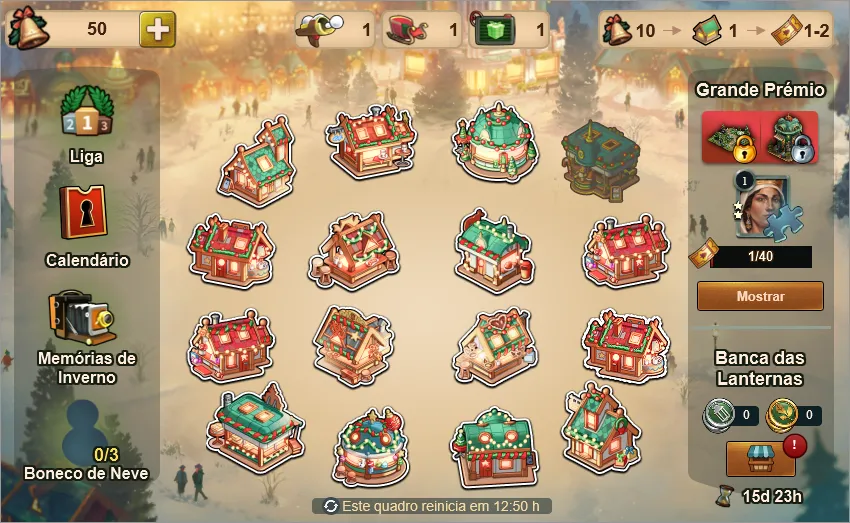Click the Mostrar button

coord(760,296)
